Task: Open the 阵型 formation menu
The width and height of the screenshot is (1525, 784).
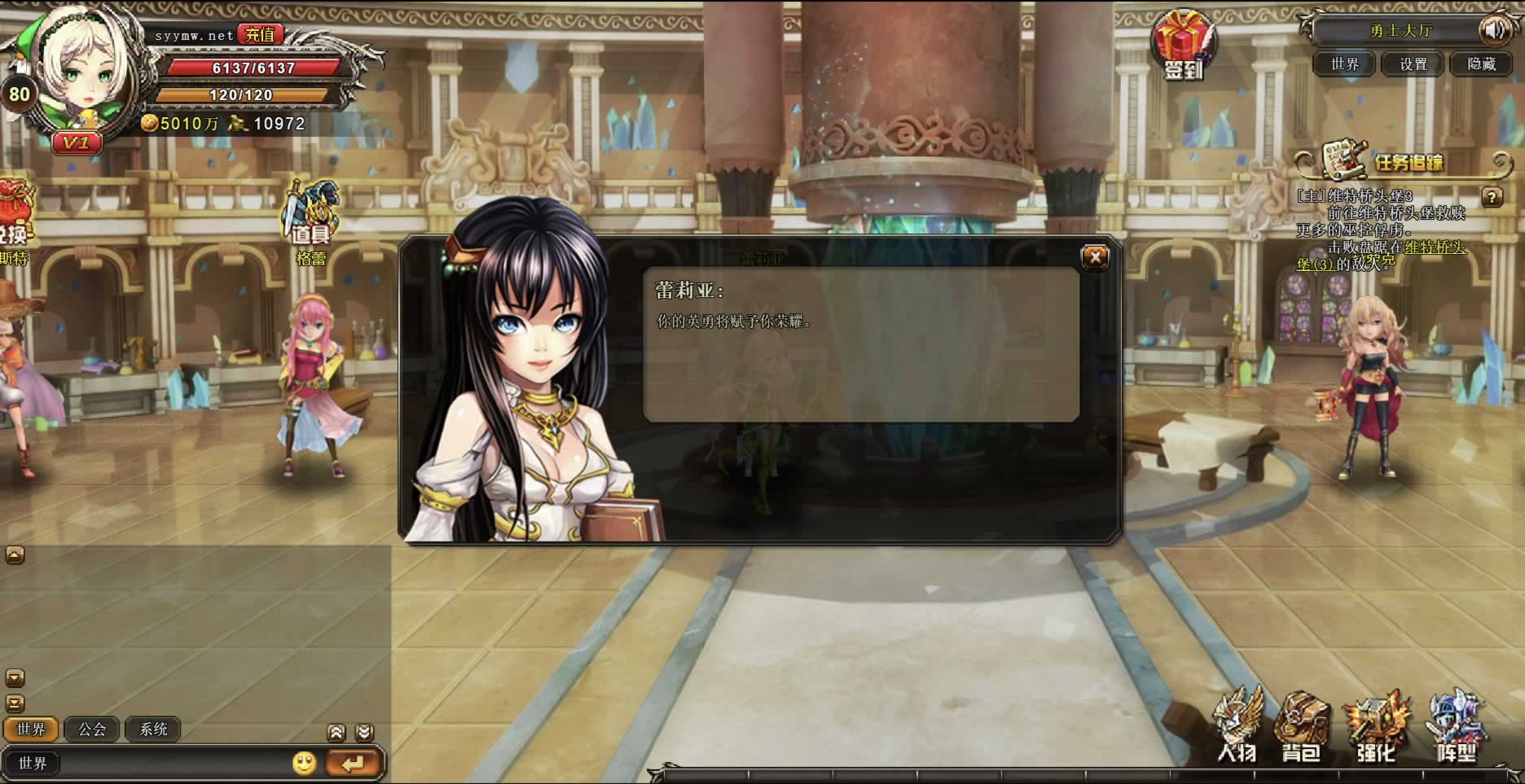Action: (x=1456, y=728)
